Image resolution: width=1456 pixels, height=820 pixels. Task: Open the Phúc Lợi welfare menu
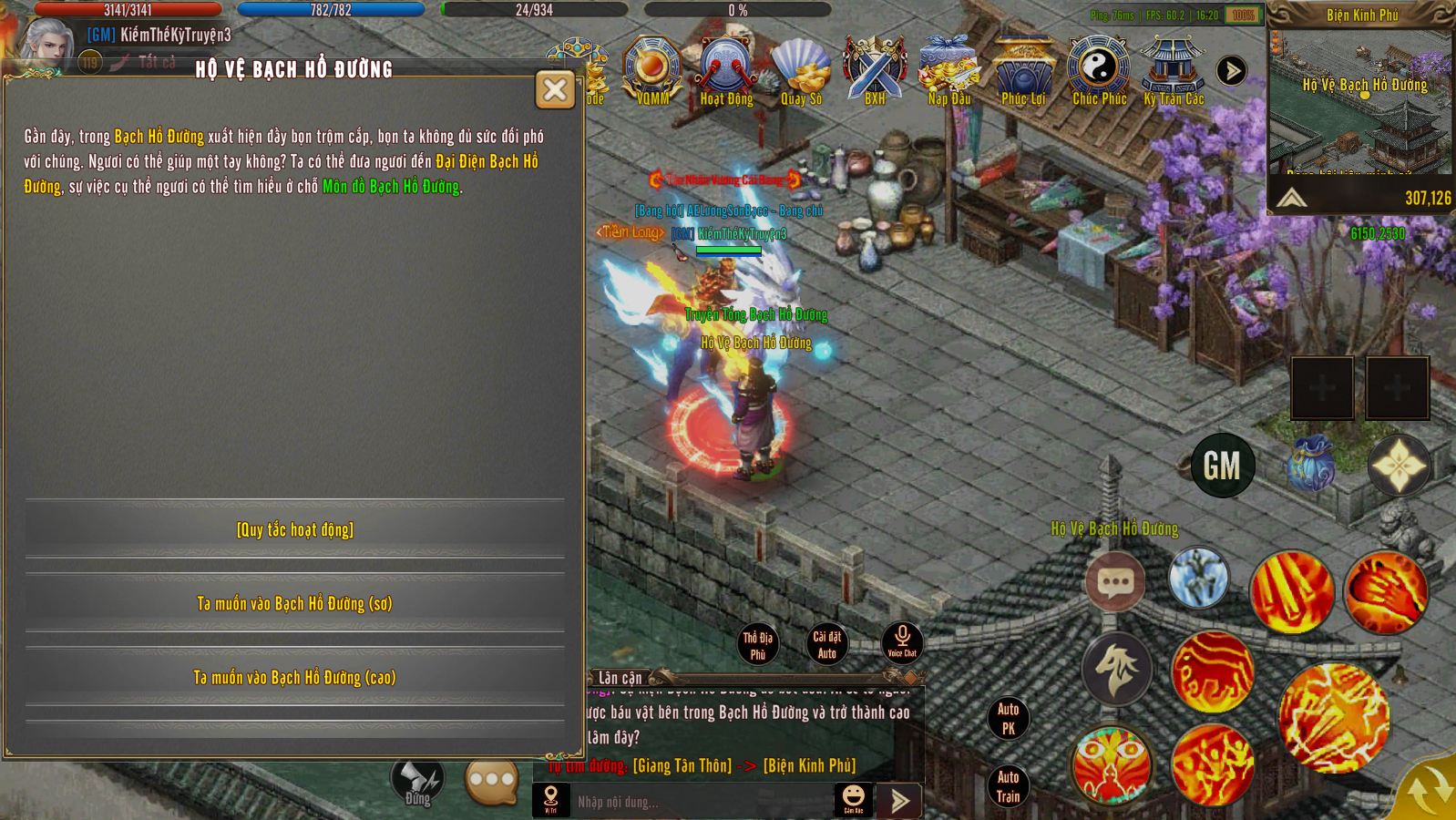1023,69
